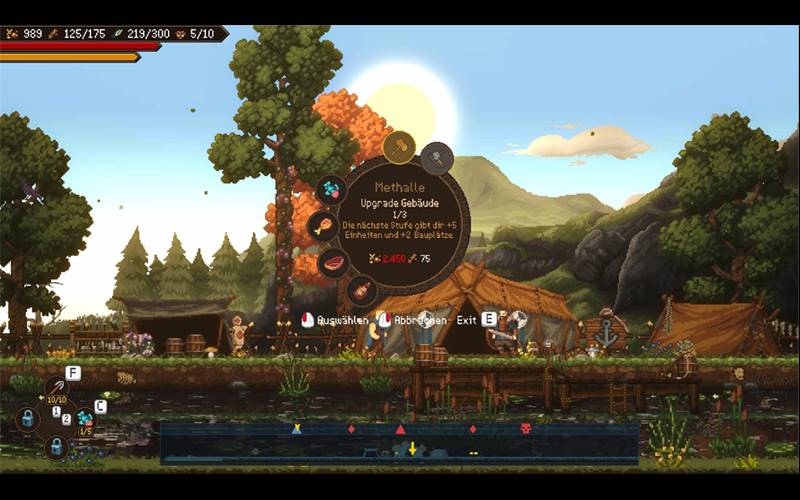Select the brown bottle drink option
This screenshot has width=800, height=500.
(362, 290)
